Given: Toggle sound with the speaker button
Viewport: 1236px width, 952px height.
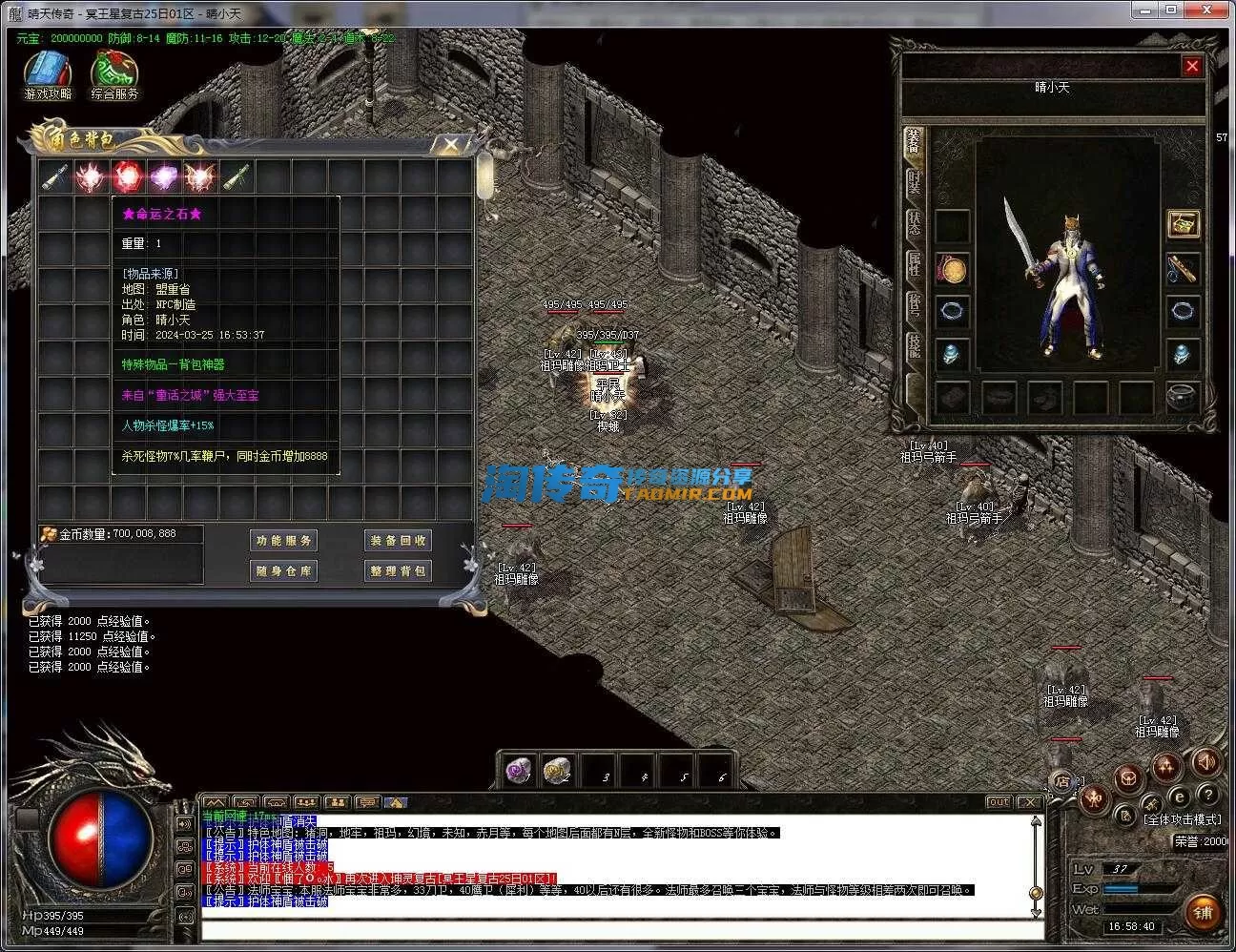Looking at the screenshot, I should pyautogui.click(x=1206, y=762).
